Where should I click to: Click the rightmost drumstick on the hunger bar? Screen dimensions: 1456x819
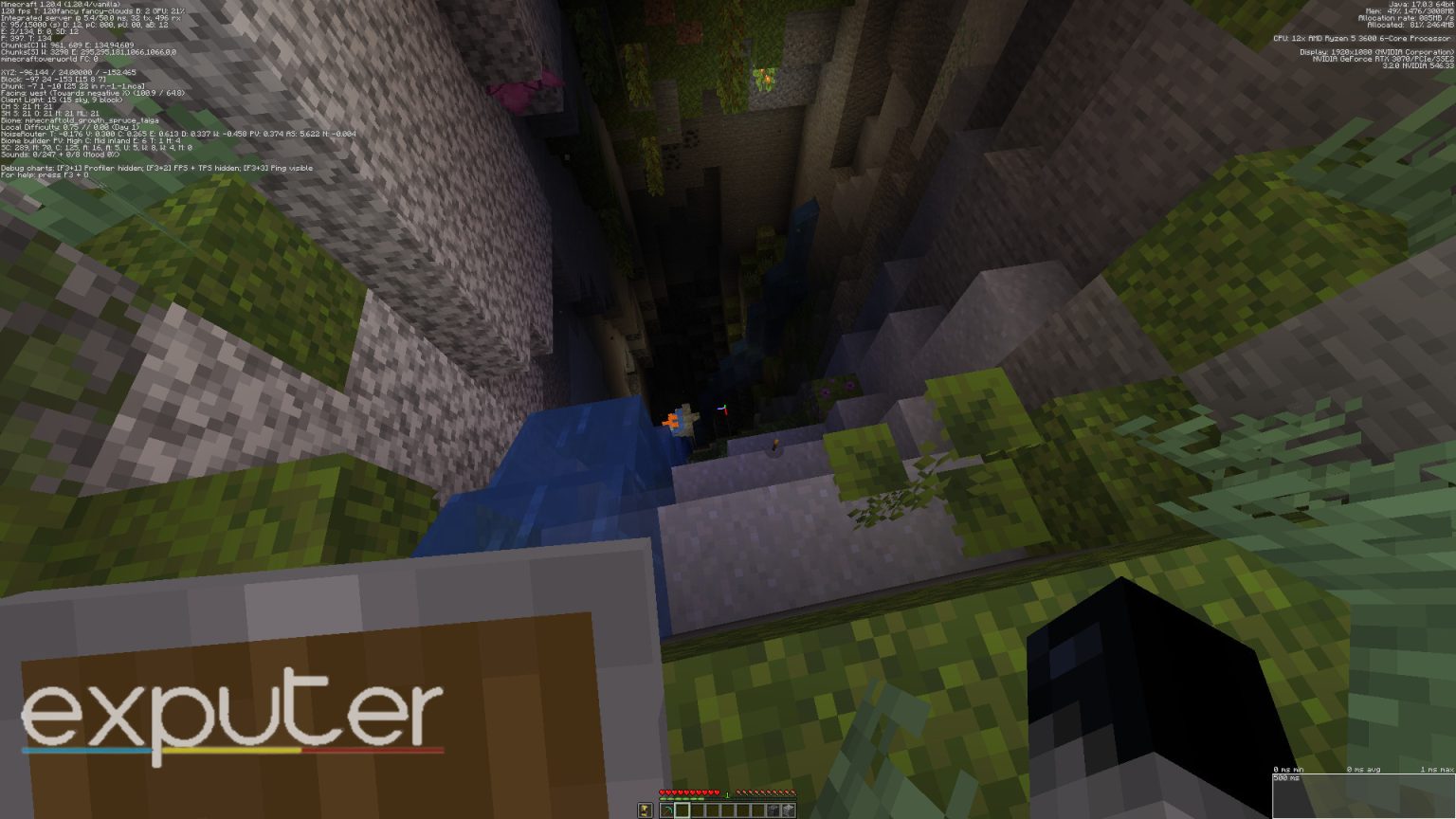(792, 792)
